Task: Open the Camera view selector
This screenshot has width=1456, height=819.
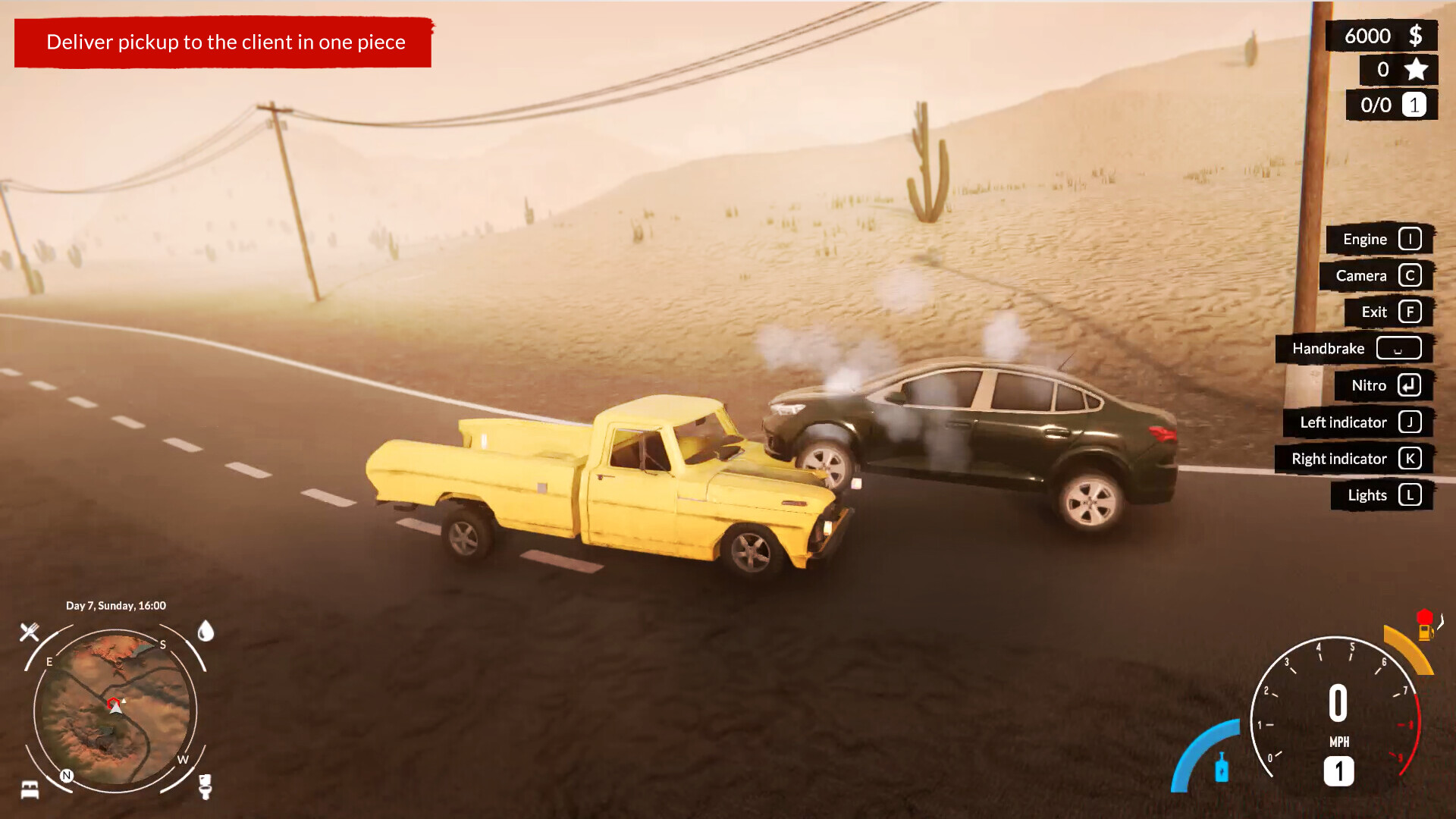Action: (x=1376, y=275)
